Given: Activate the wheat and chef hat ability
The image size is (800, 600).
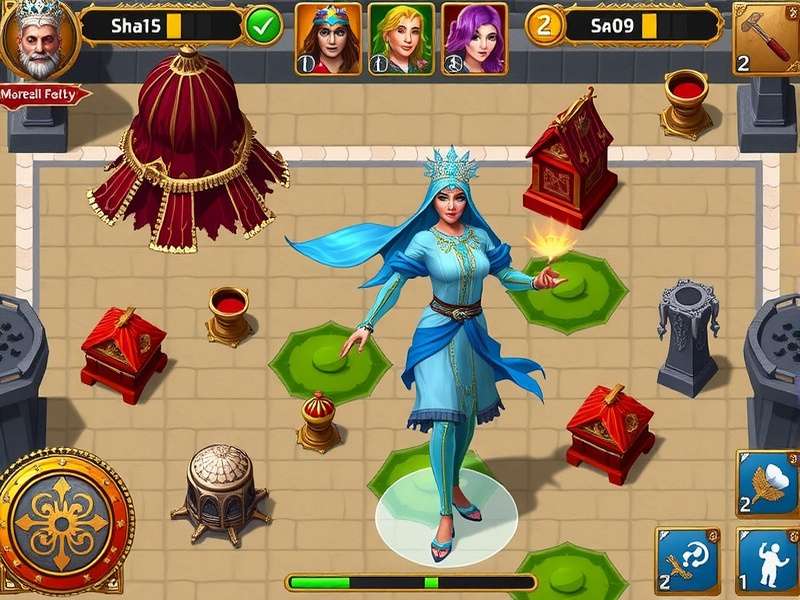Looking at the screenshot, I should [x=768, y=484].
